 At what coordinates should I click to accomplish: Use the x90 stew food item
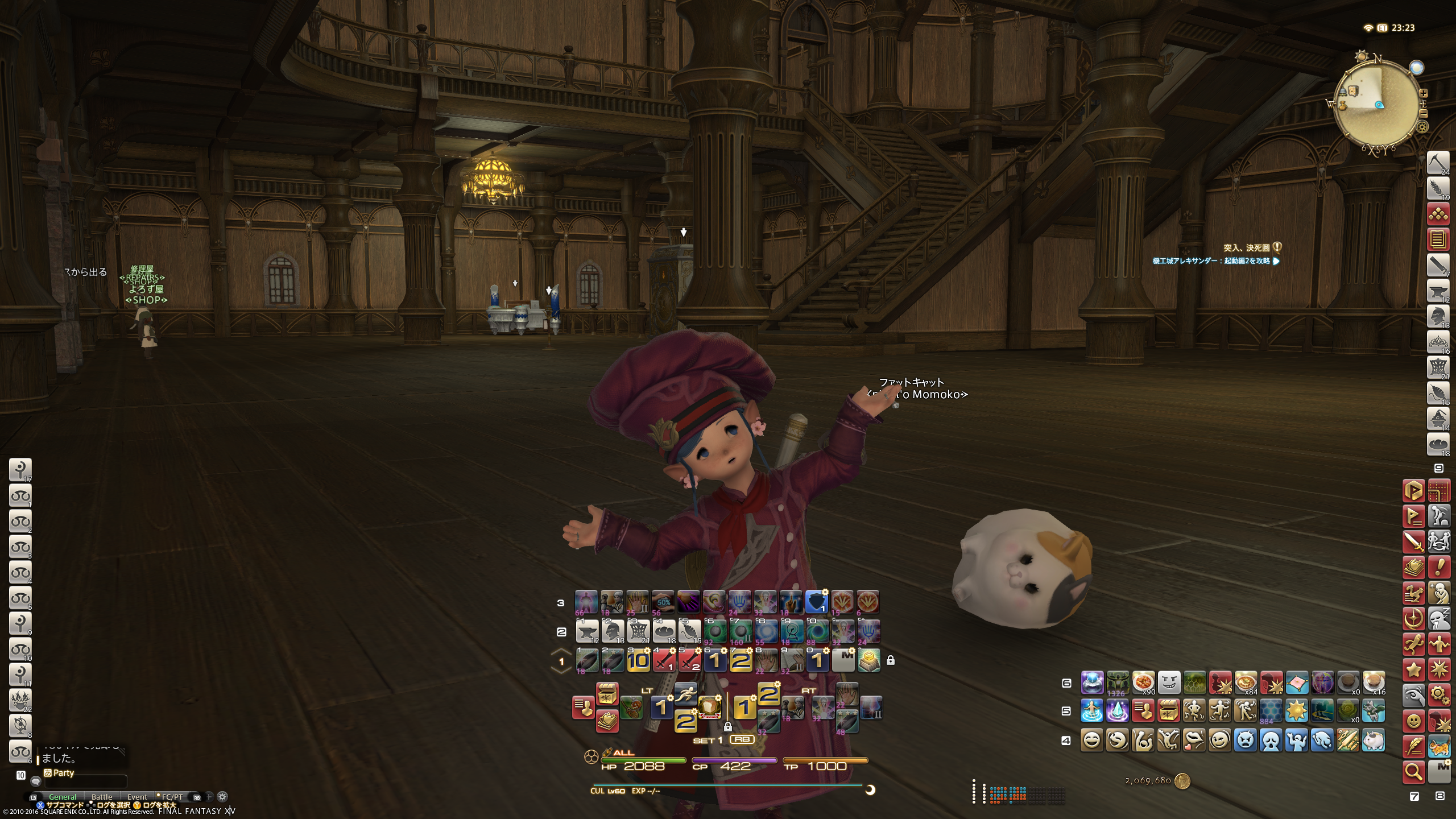[1143, 682]
